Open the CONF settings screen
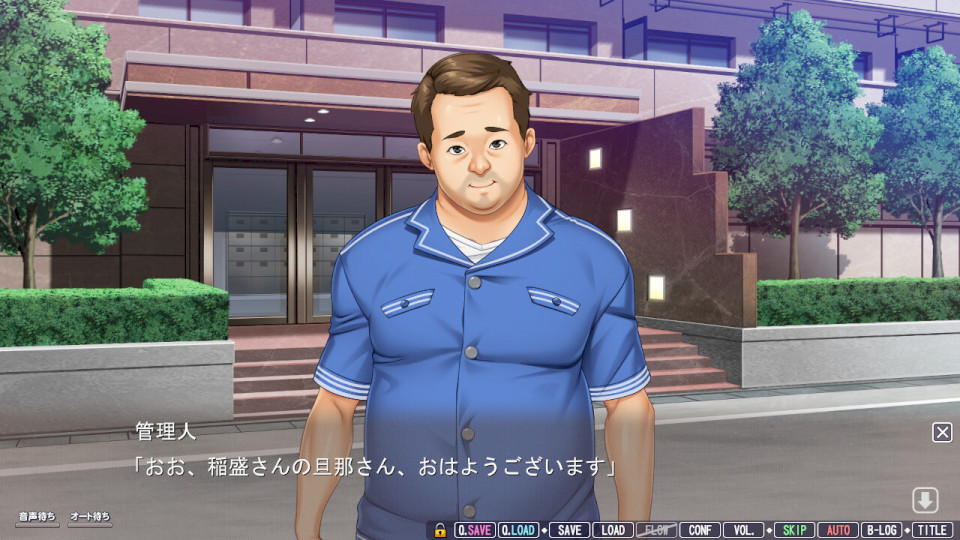 [700, 530]
